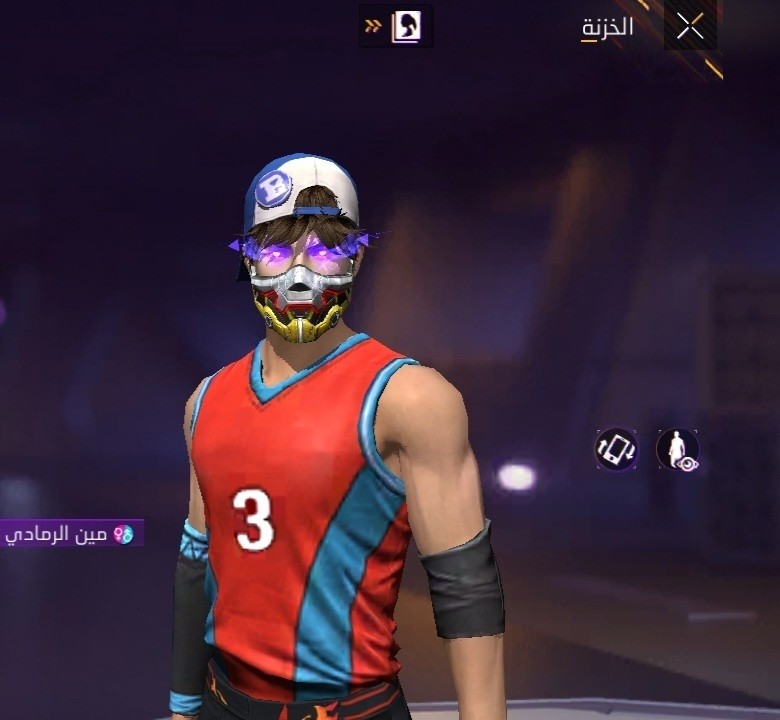Tap the rotate phone icon
The image size is (780, 720).
point(616,449)
